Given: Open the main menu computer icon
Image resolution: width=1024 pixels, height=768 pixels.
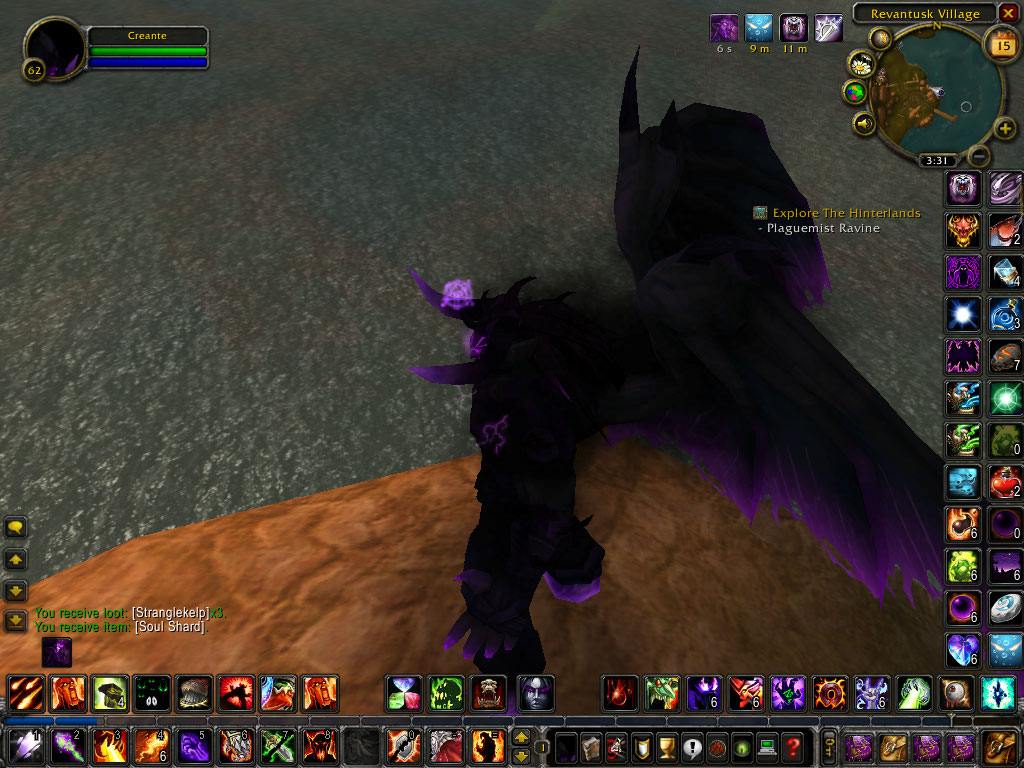Looking at the screenshot, I should 767,746.
